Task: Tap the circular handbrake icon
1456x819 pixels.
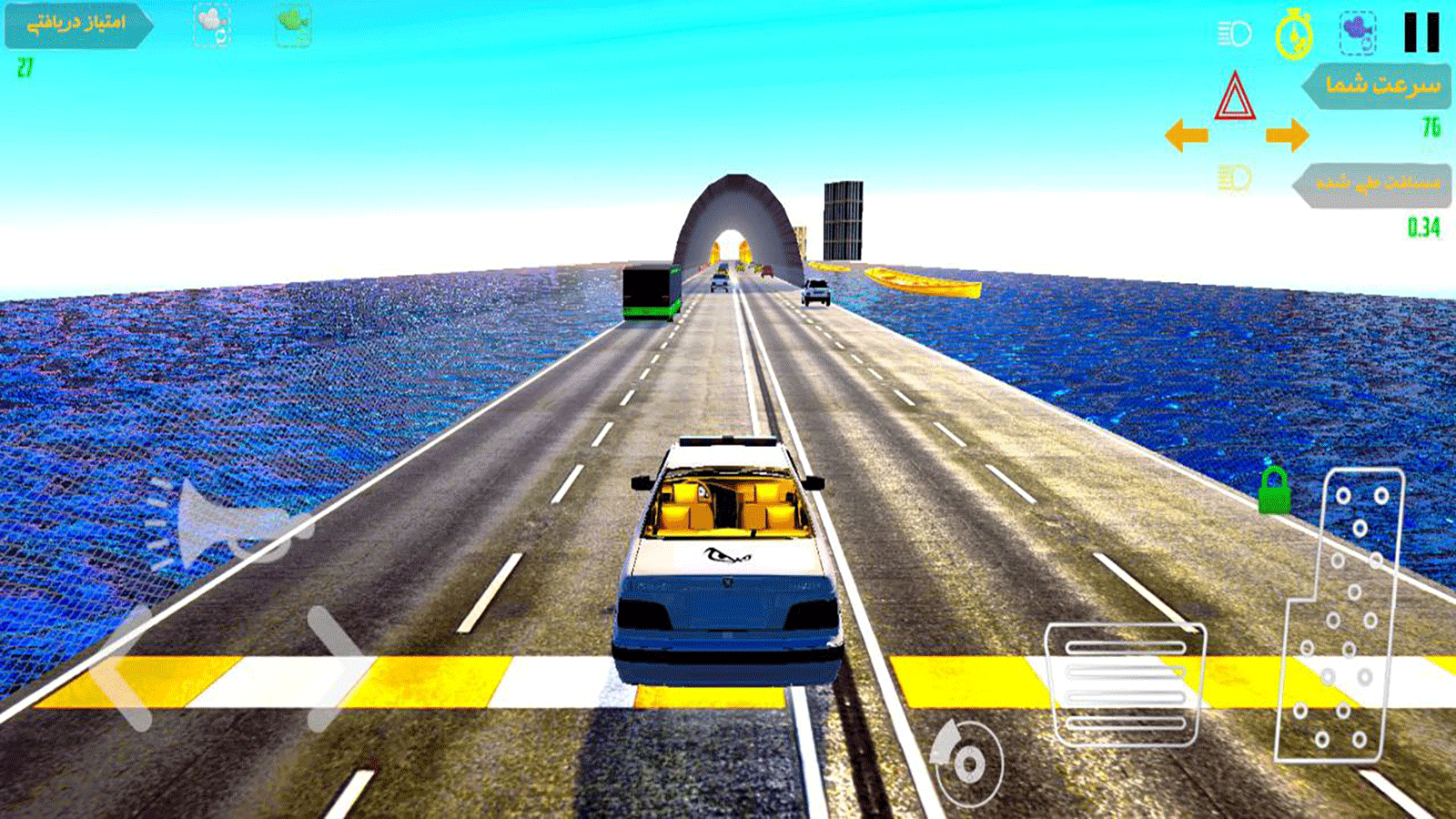Action: coord(966,763)
